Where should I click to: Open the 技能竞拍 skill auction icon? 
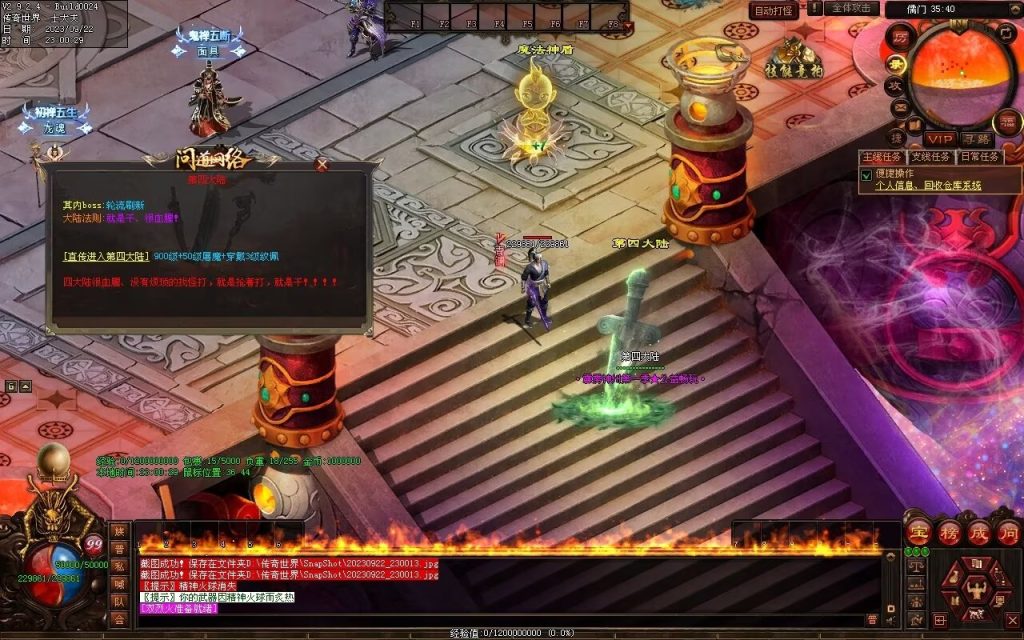pos(794,58)
